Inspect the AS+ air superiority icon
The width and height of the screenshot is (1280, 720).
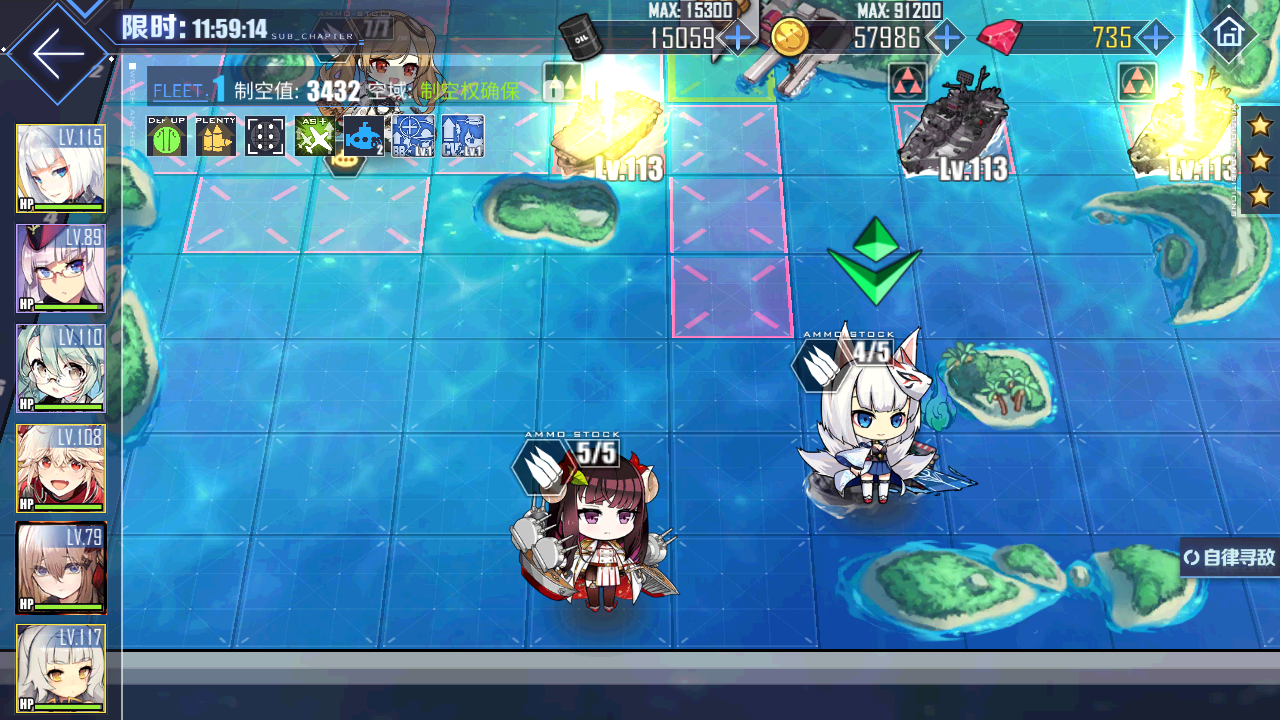pos(315,136)
